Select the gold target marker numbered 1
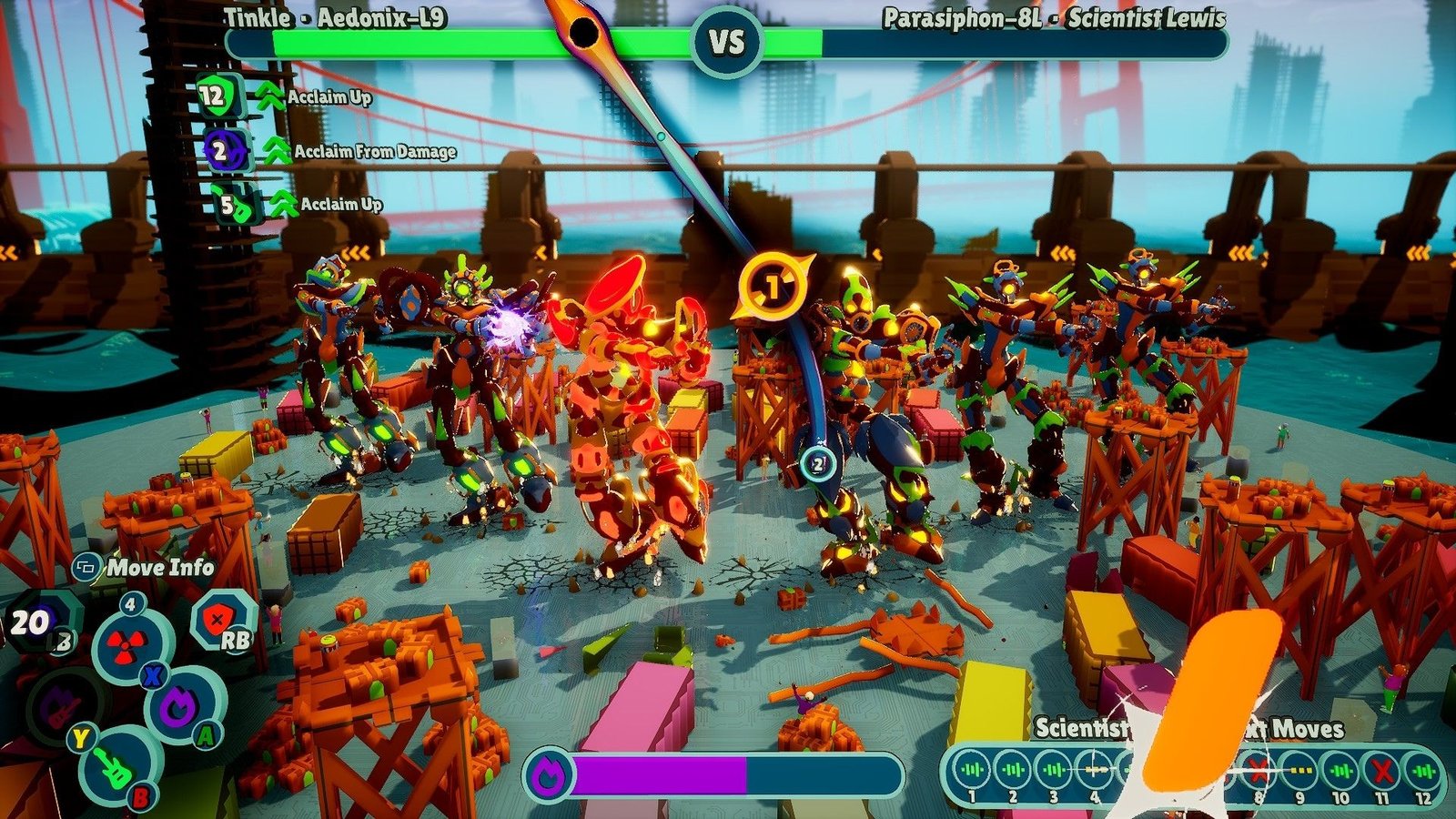The image size is (1456, 819). [x=772, y=288]
